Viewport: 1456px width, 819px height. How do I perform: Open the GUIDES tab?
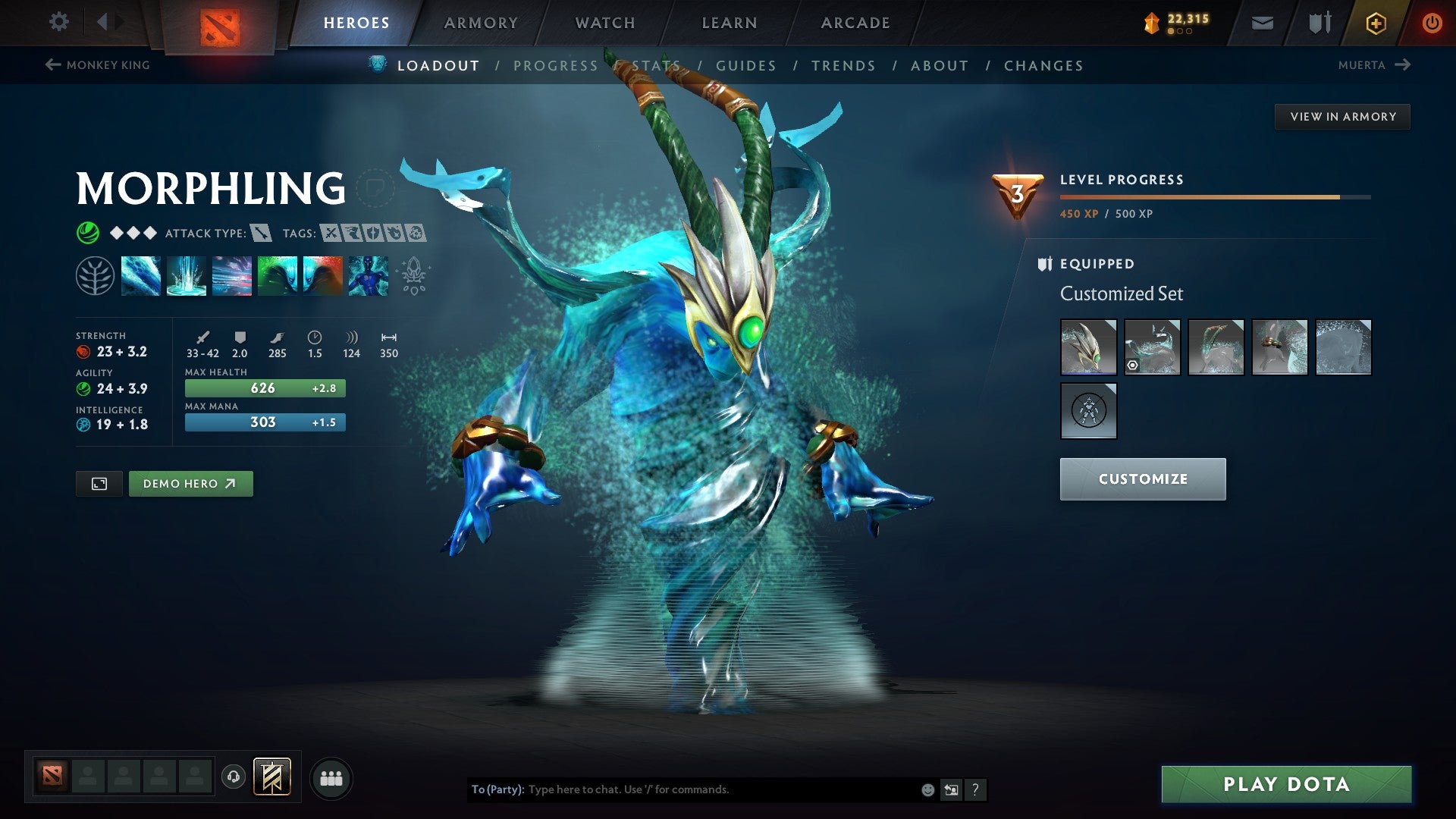[x=746, y=66]
